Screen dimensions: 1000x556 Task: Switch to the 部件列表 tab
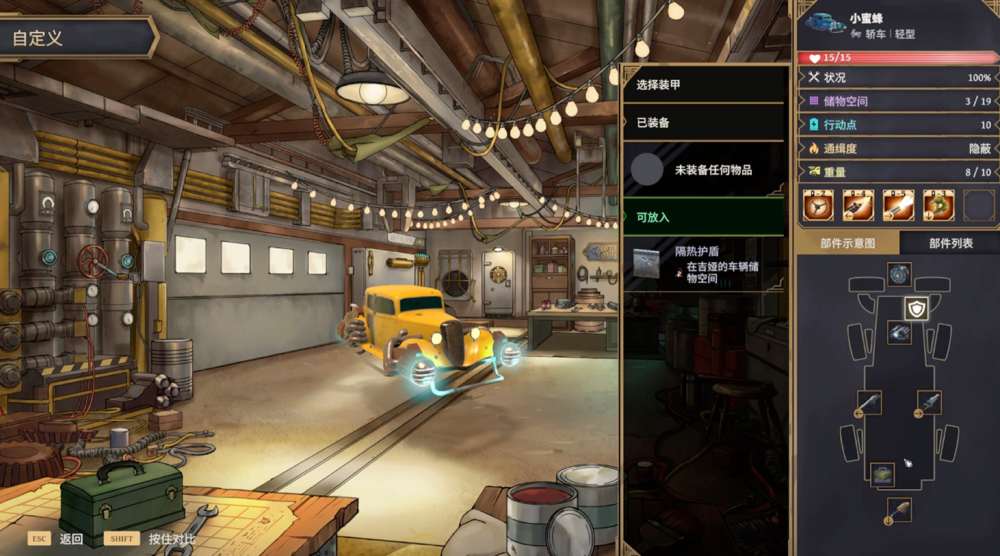pos(949,243)
